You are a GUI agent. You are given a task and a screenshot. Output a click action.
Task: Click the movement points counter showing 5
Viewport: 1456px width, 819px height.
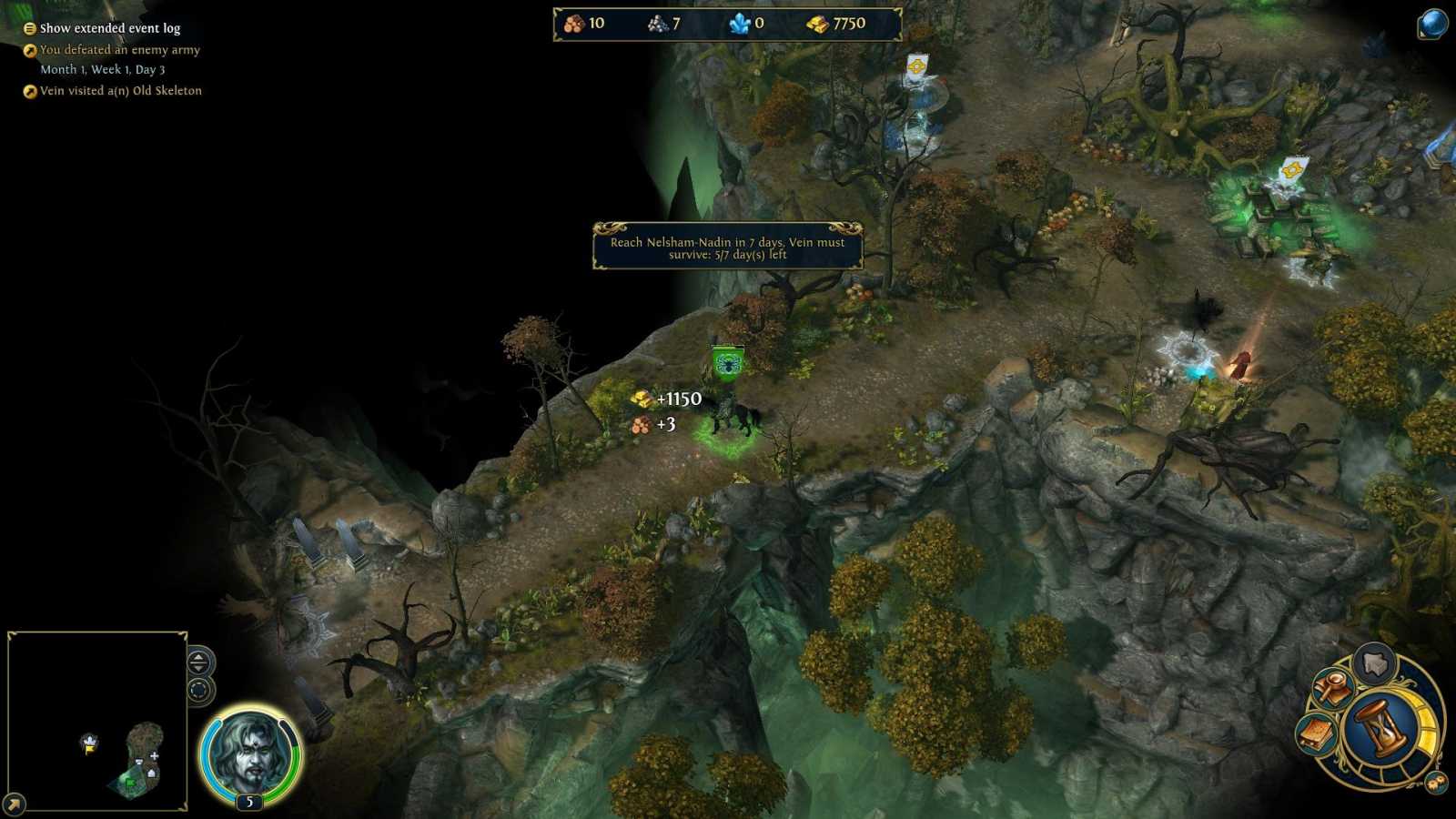point(249,802)
